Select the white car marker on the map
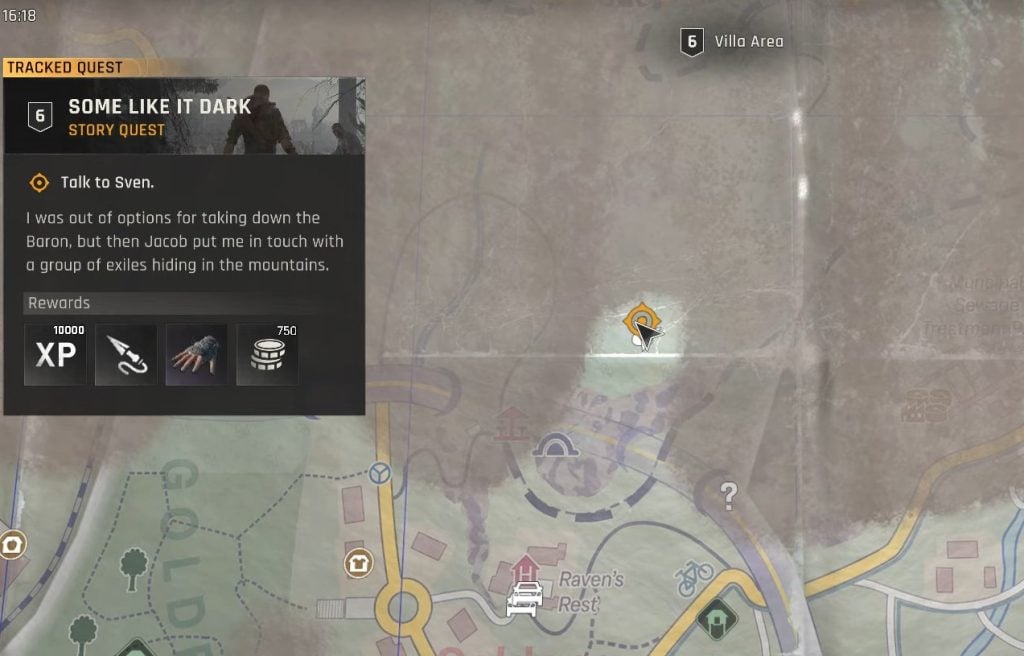 [x=525, y=597]
